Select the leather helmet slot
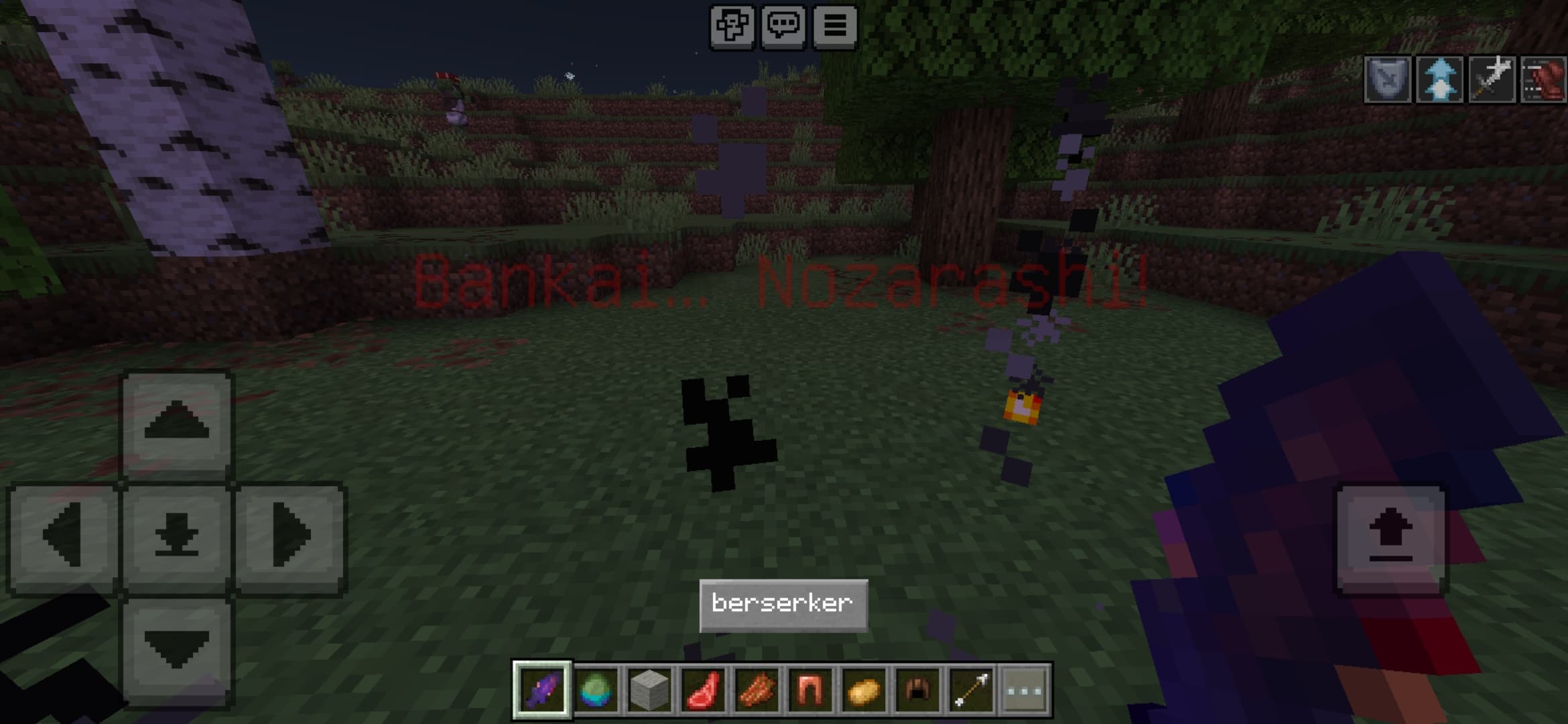 tap(917, 690)
